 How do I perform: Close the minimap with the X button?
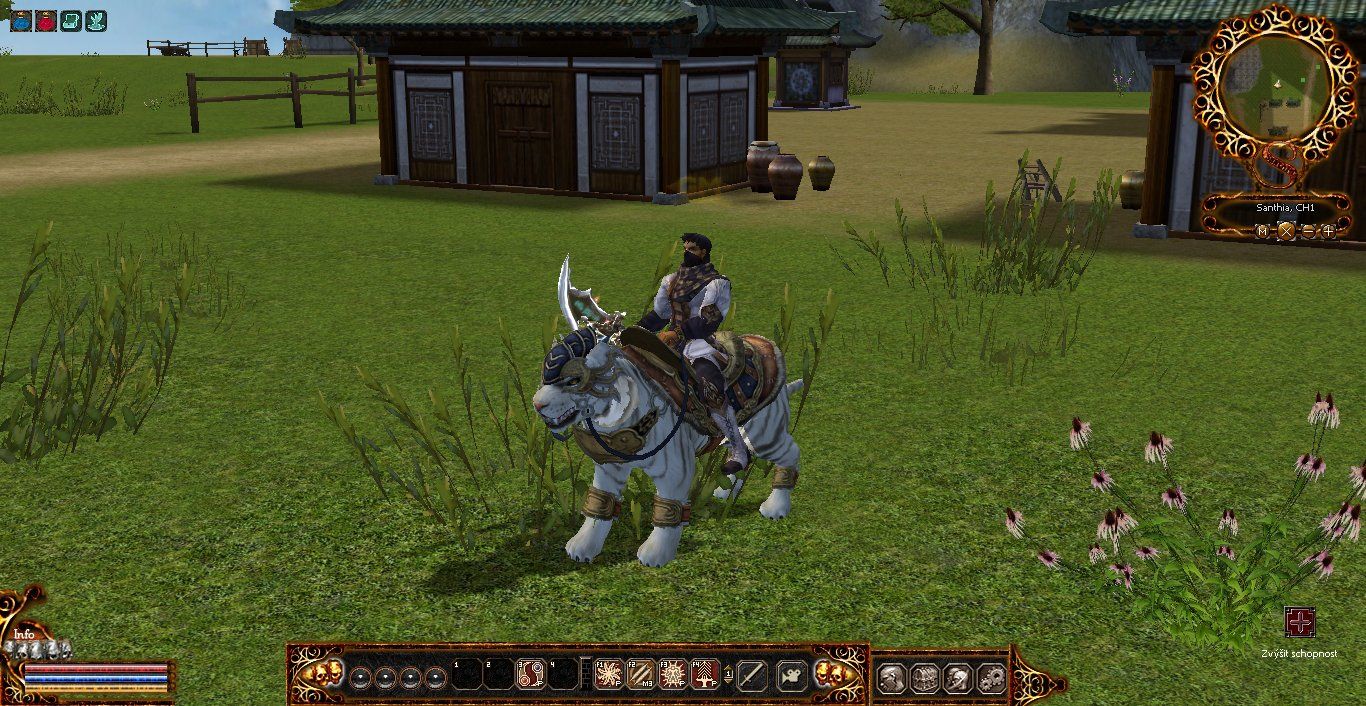(x=1286, y=231)
